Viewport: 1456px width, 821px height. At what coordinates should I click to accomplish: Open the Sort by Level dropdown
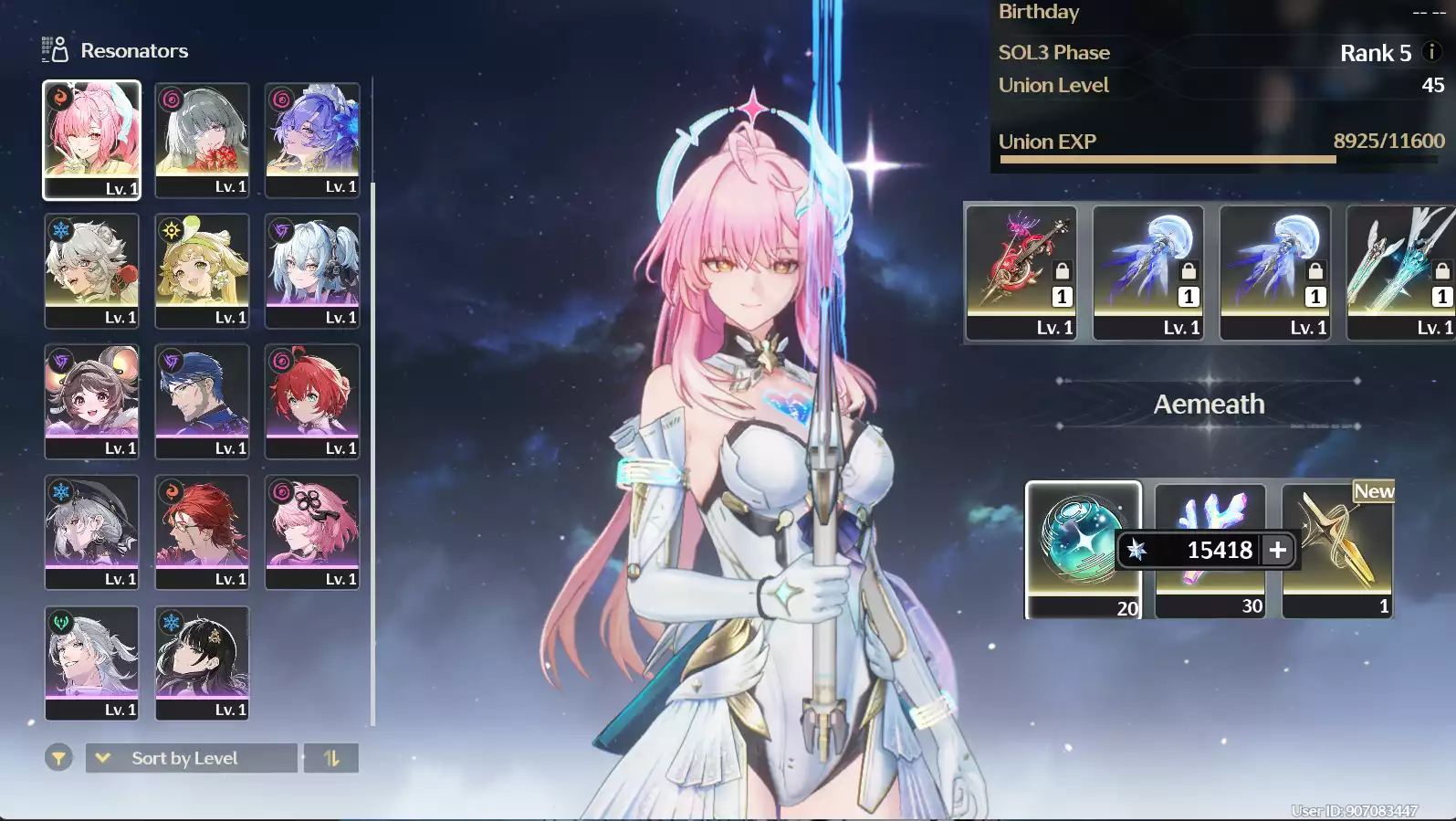click(x=192, y=758)
